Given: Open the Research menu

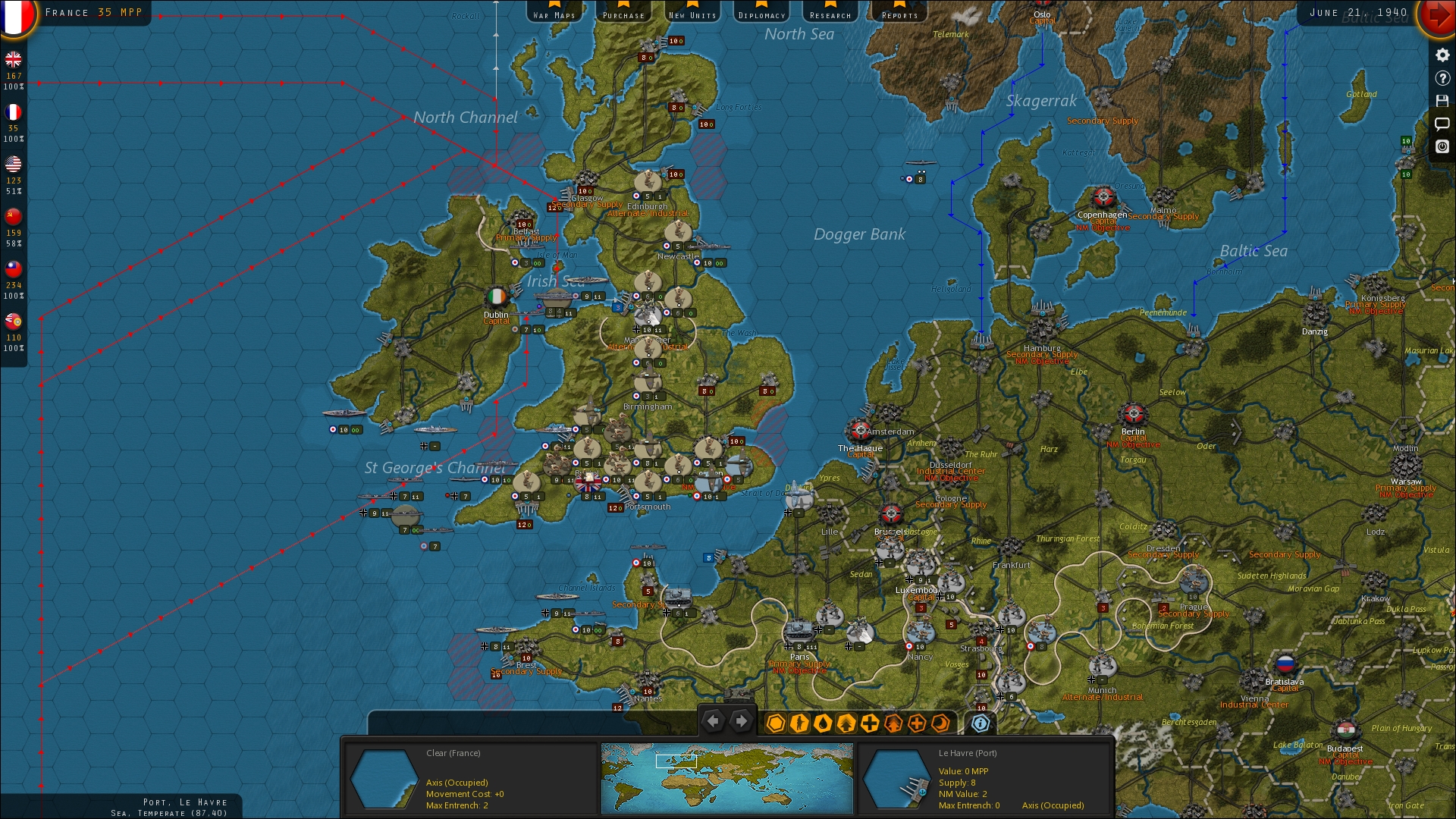Looking at the screenshot, I should [x=830, y=13].
